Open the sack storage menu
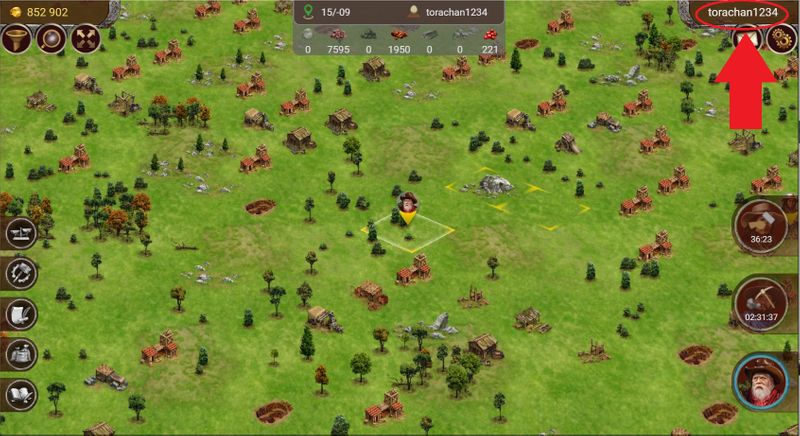 coord(21,352)
